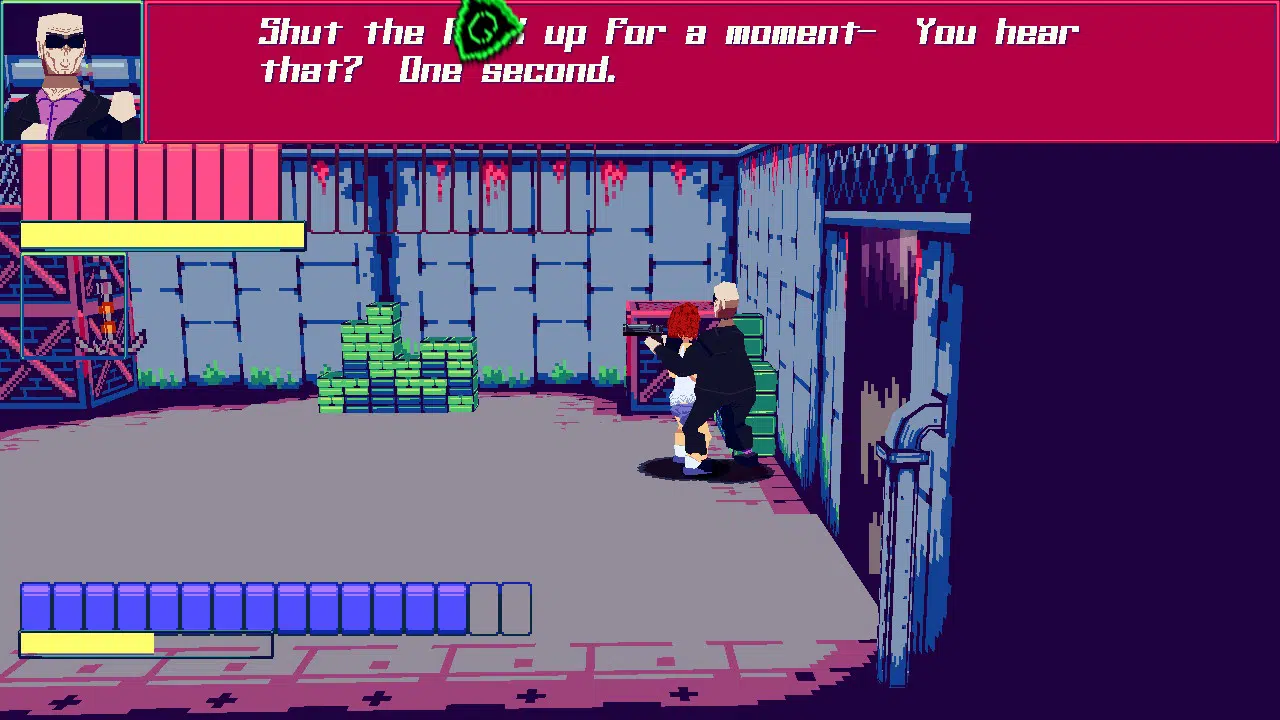
Task: Advance the "Shut the ... up" dialogue box
Action: tap(710, 72)
